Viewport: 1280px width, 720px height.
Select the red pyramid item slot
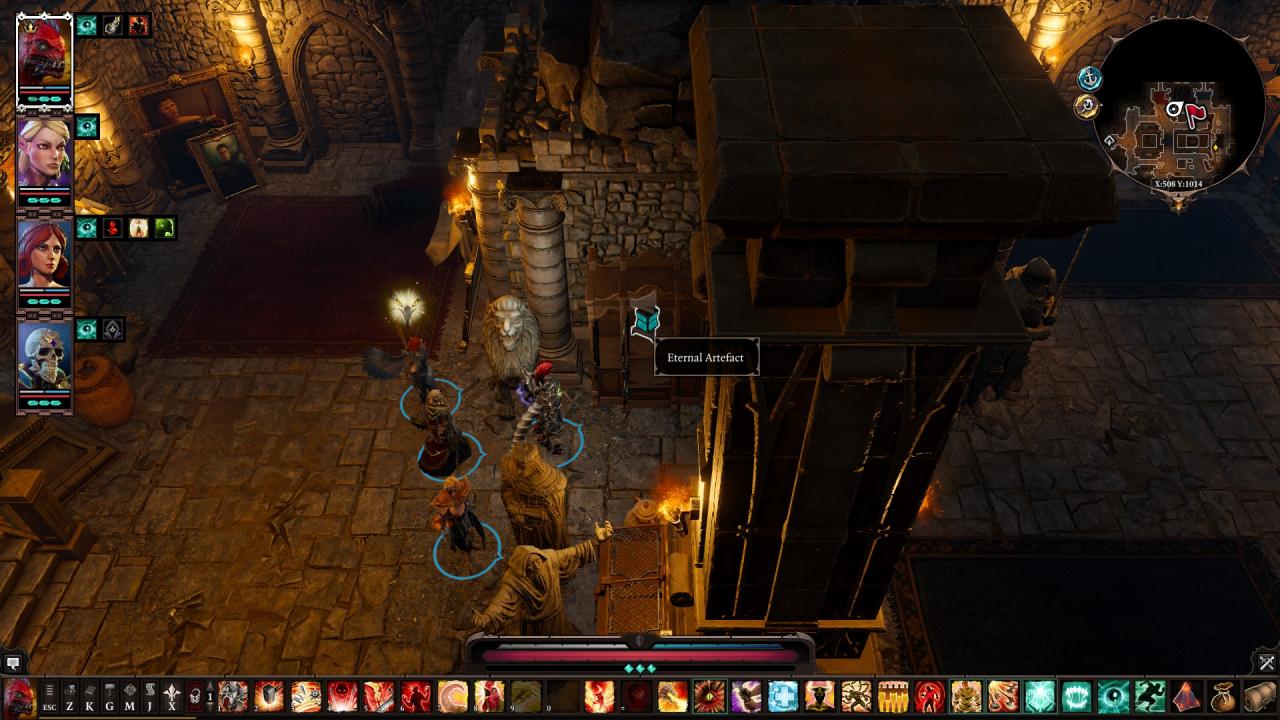coord(1187,696)
